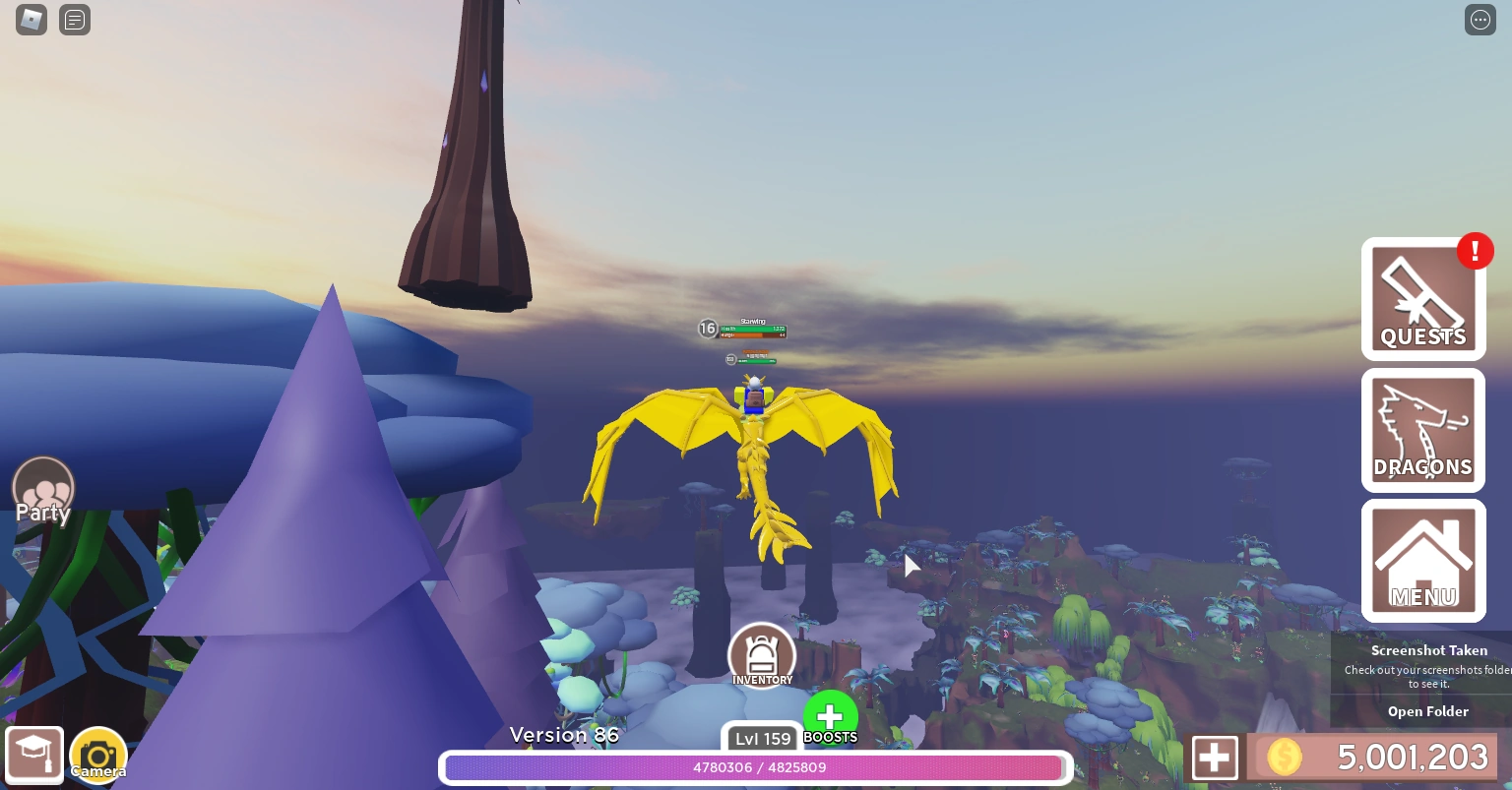Click the exclamation badge on Quests
Viewport: 1512px width, 790px height.
click(x=1475, y=251)
